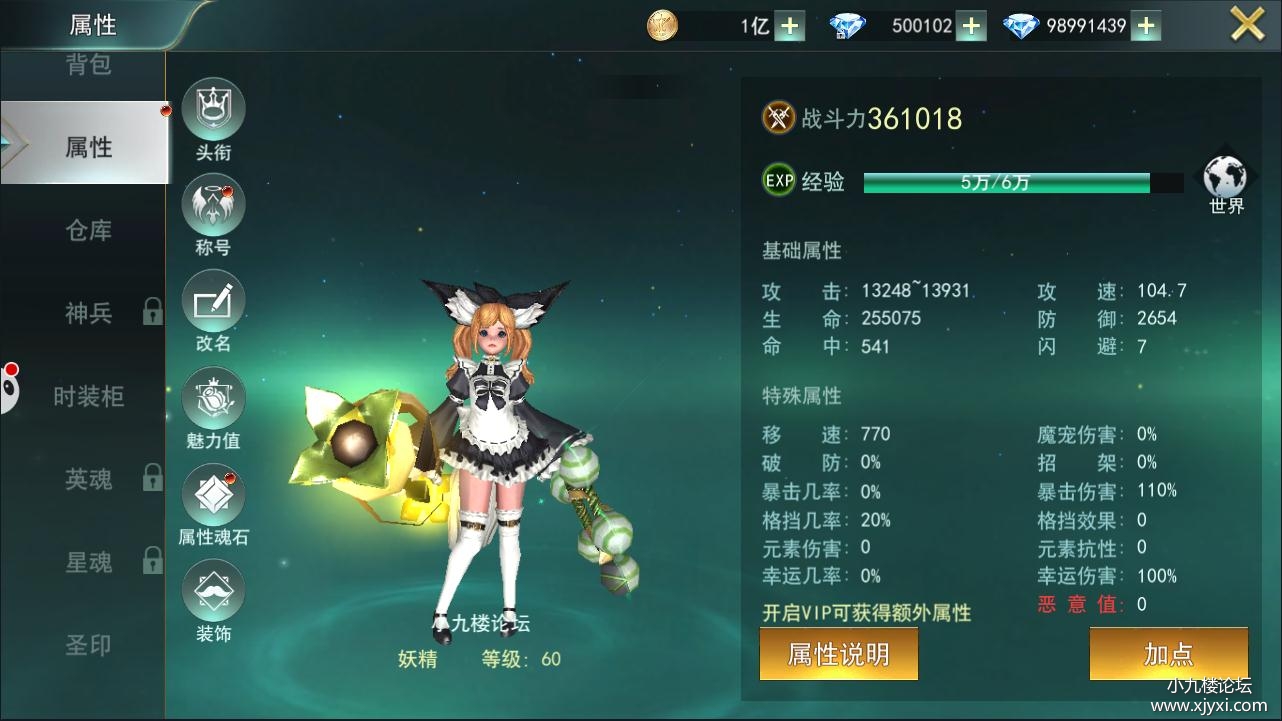Select the 称号 (Honor Title) icon
The width and height of the screenshot is (1282, 721).
tap(213, 203)
